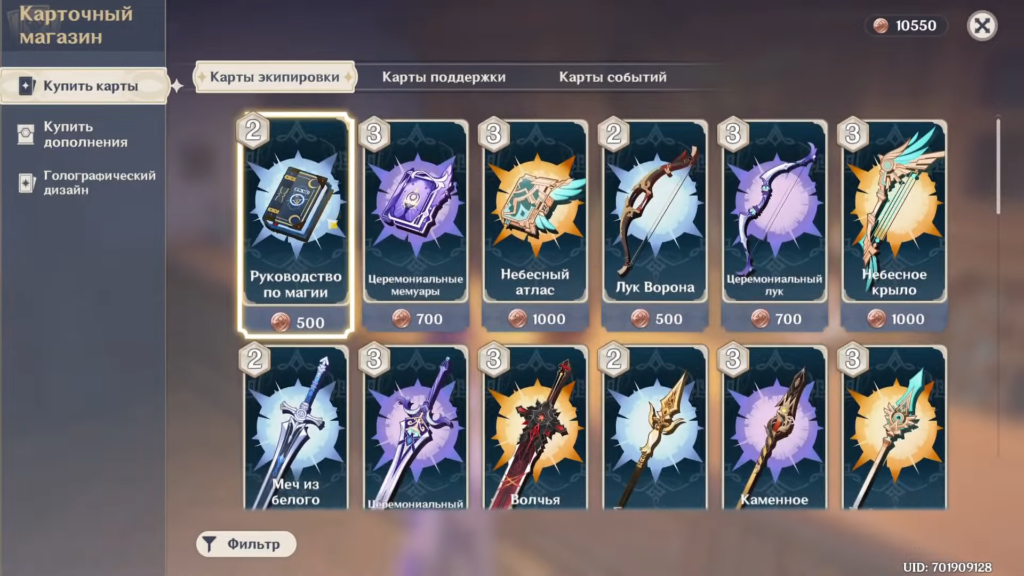Switch to the Карты событий tab
Viewport: 1024px width, 576px height.
612,77
